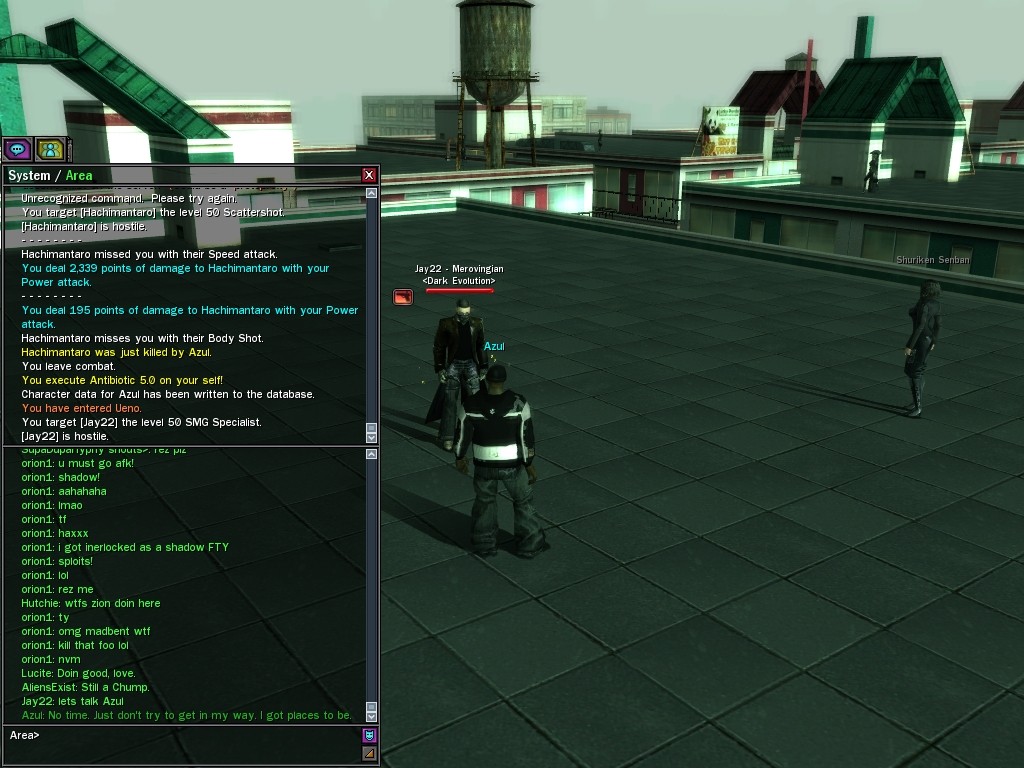The width and height of the screenshot is (1024, 768).
Task: Click the Area chat scroll-up arrow
Action: pos(372,454)
